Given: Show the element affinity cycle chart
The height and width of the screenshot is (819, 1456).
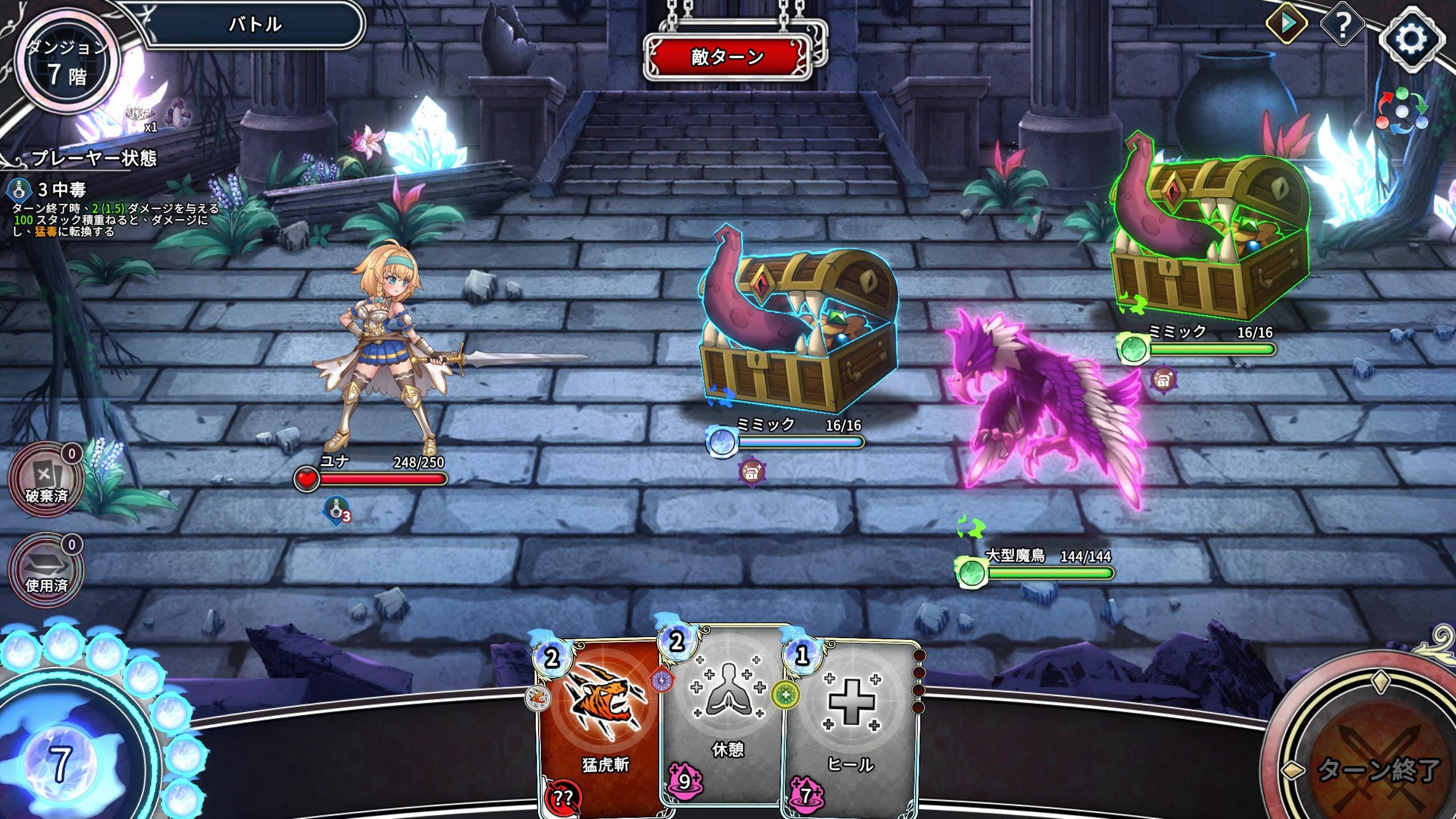Looking at the screenshot, I should tap(1401, 111).
